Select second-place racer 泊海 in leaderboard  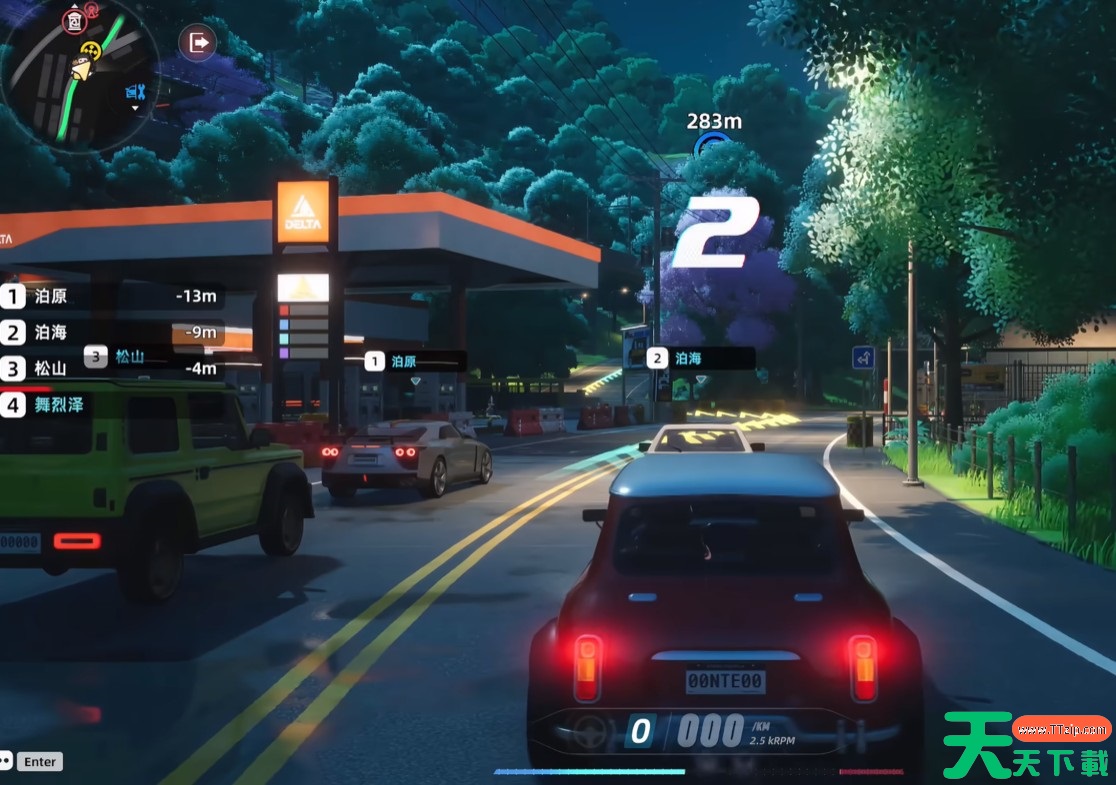tap(110, 332)
